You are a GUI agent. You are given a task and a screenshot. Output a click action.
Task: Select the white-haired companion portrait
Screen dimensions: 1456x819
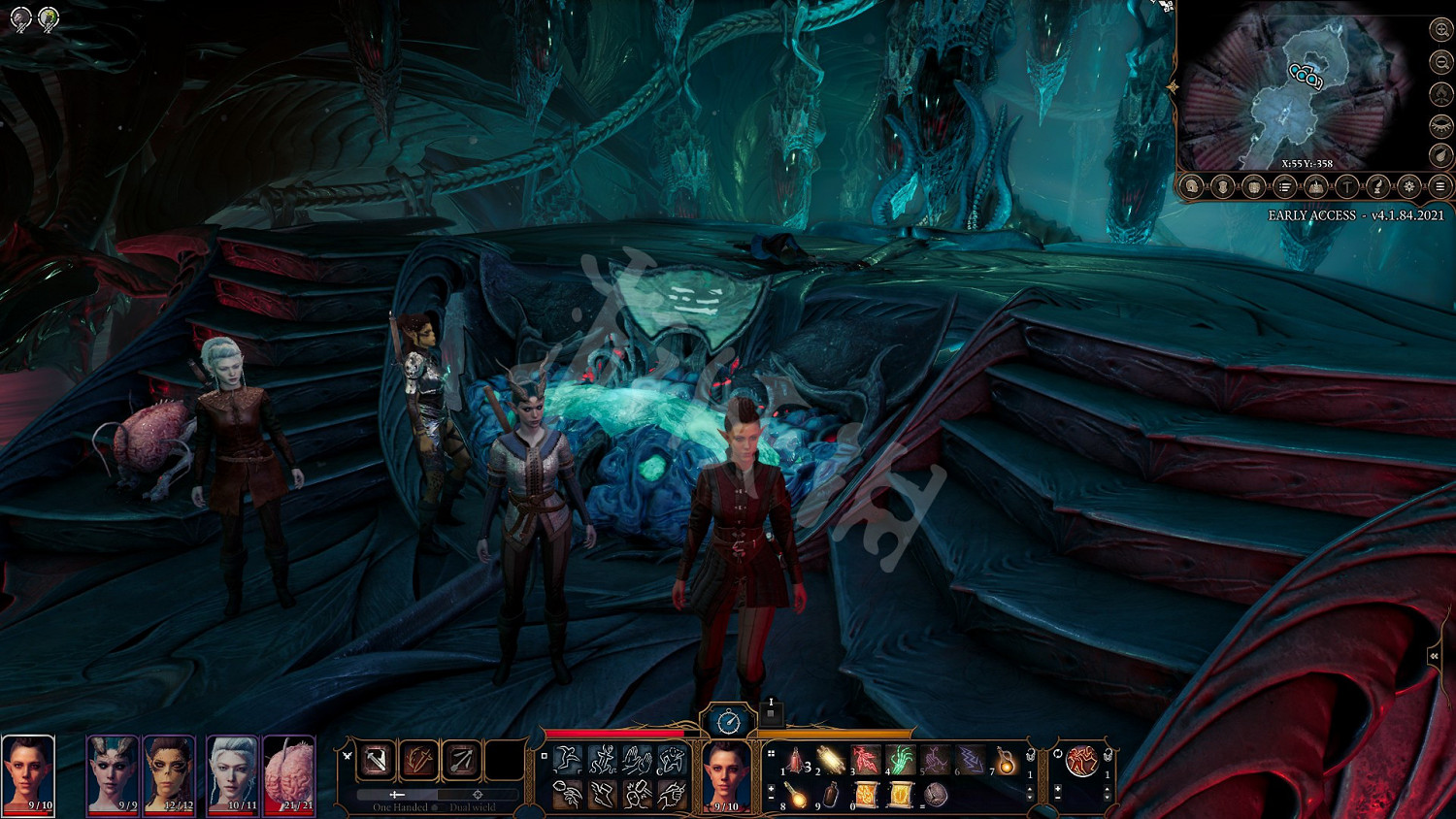(x=233, y=773)
